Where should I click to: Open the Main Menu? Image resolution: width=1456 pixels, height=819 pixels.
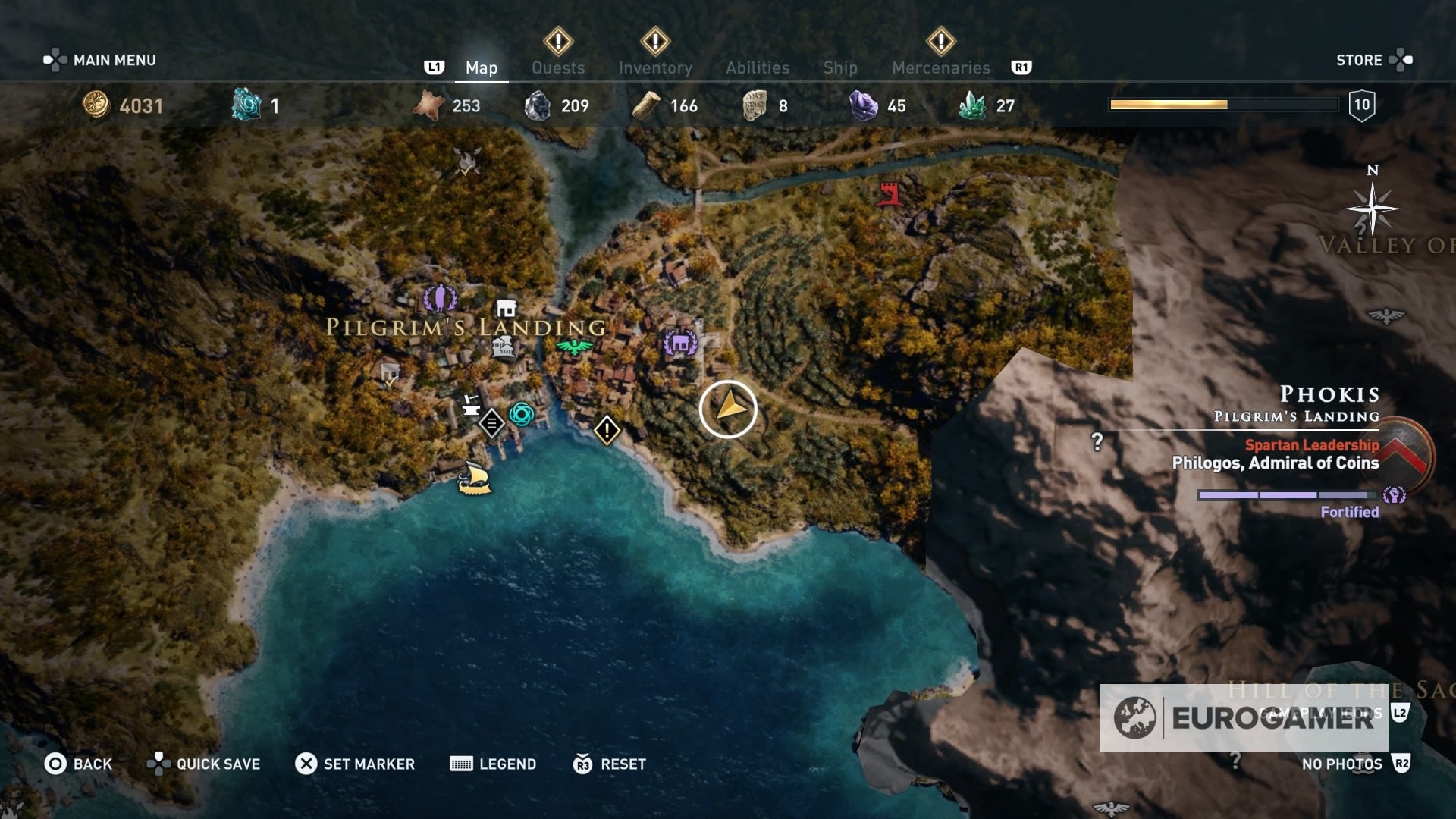pyautogui.click(x=111, y=59)
